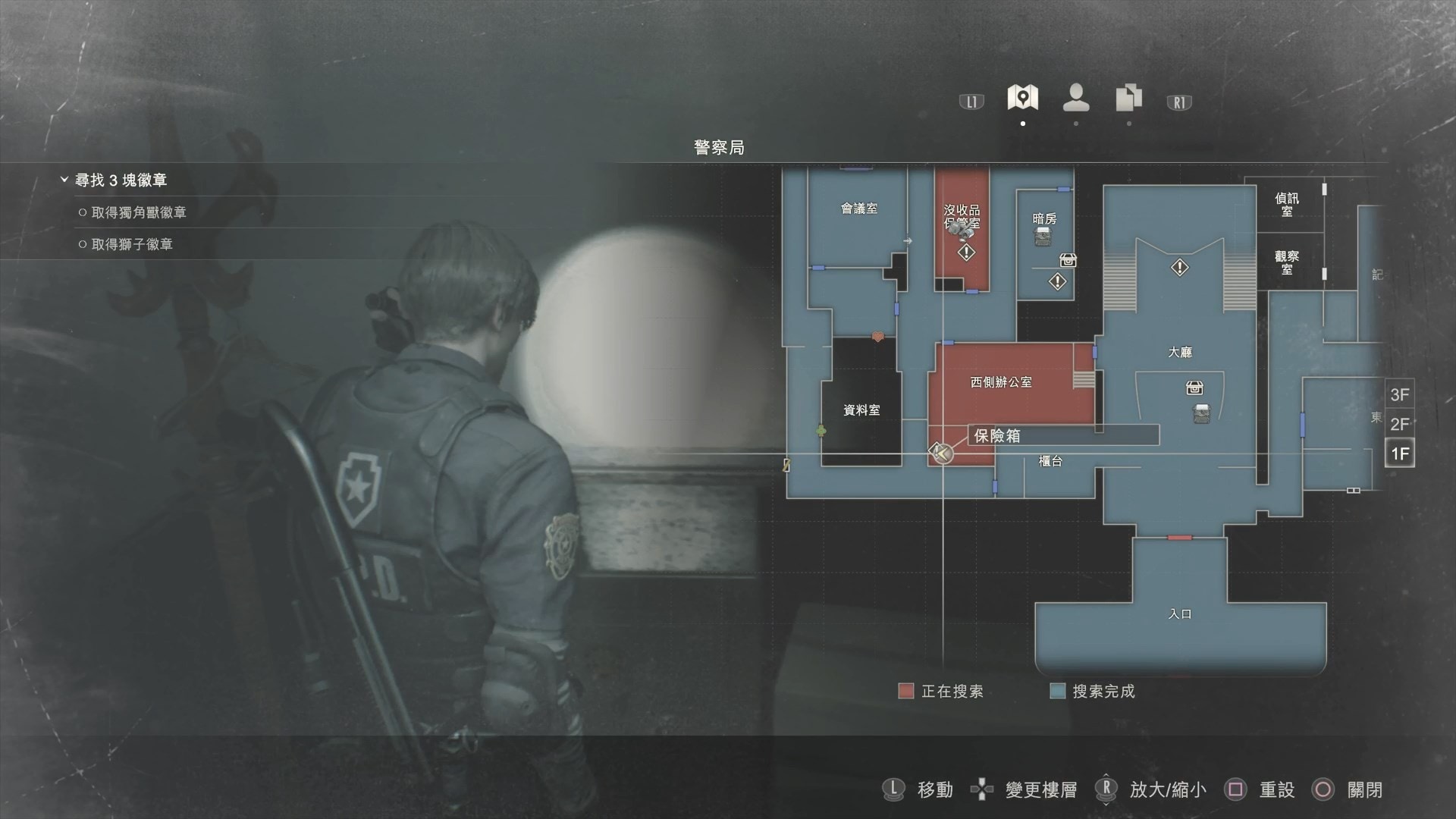Click the heart key door marker
Screen dimensions: 1456x819
[x=877, y=336]
